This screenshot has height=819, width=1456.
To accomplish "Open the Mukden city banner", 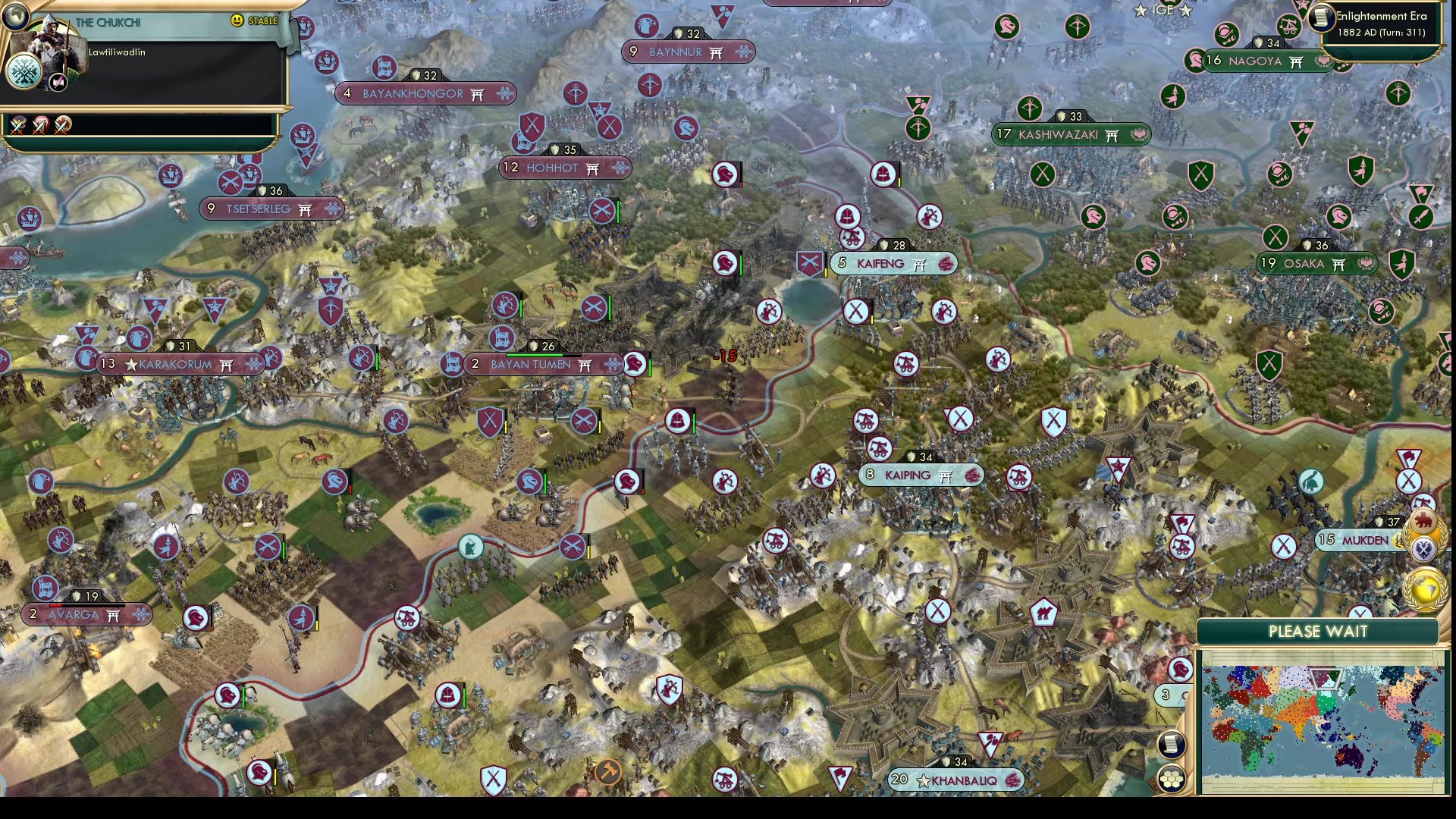I will 1357,538.
